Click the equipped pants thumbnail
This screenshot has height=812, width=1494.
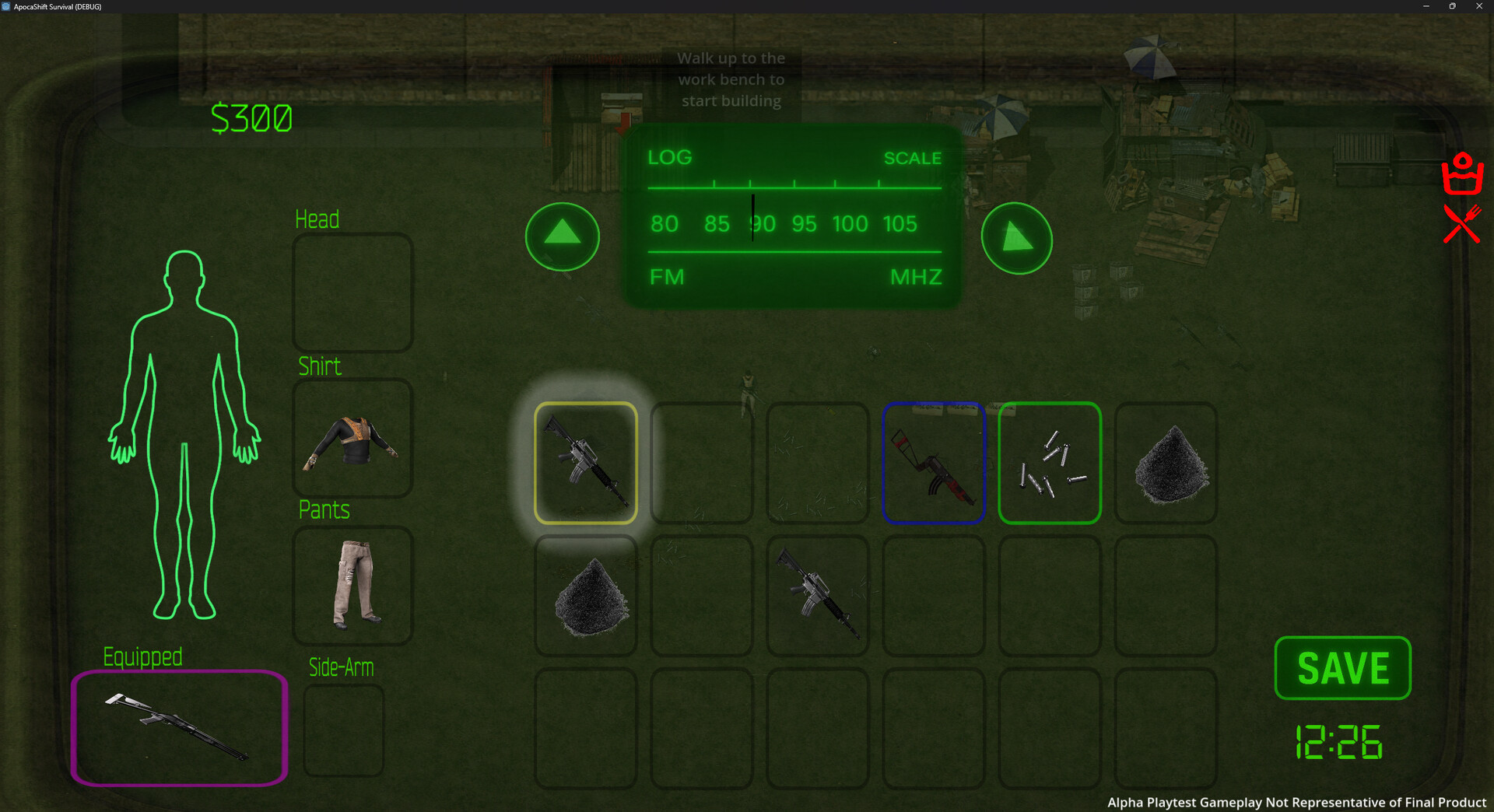coord(352,586)
